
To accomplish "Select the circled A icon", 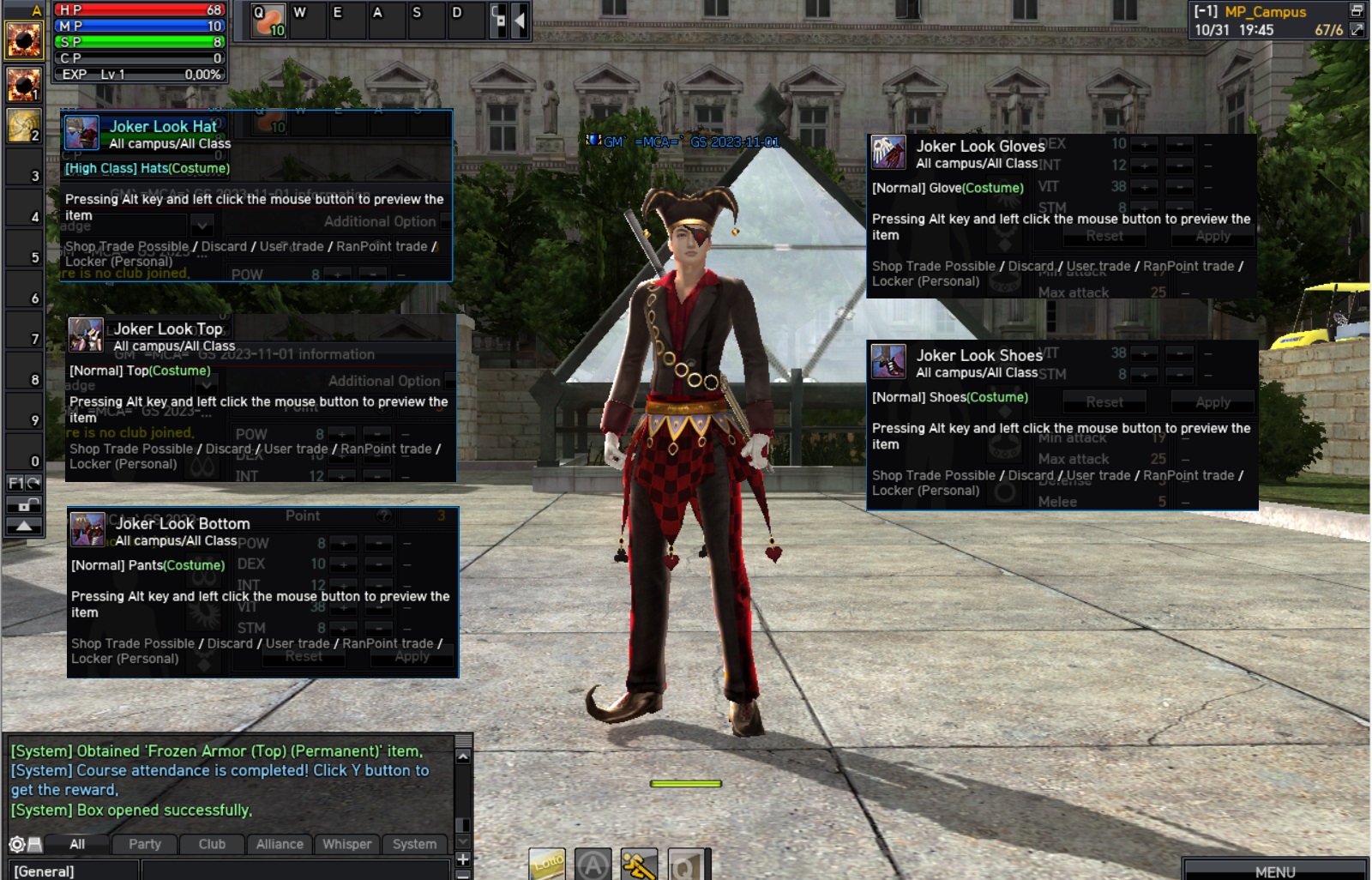I will [x=593, y=865].
